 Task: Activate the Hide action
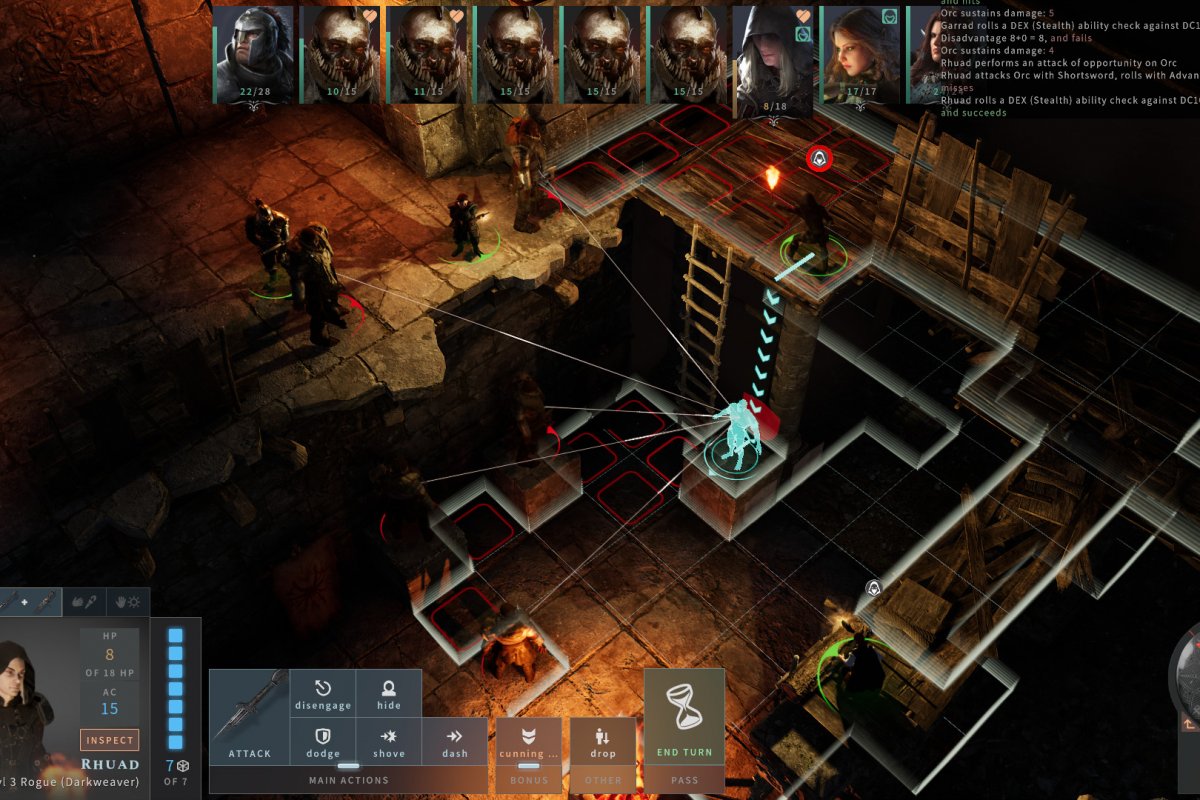pos(389,694)
